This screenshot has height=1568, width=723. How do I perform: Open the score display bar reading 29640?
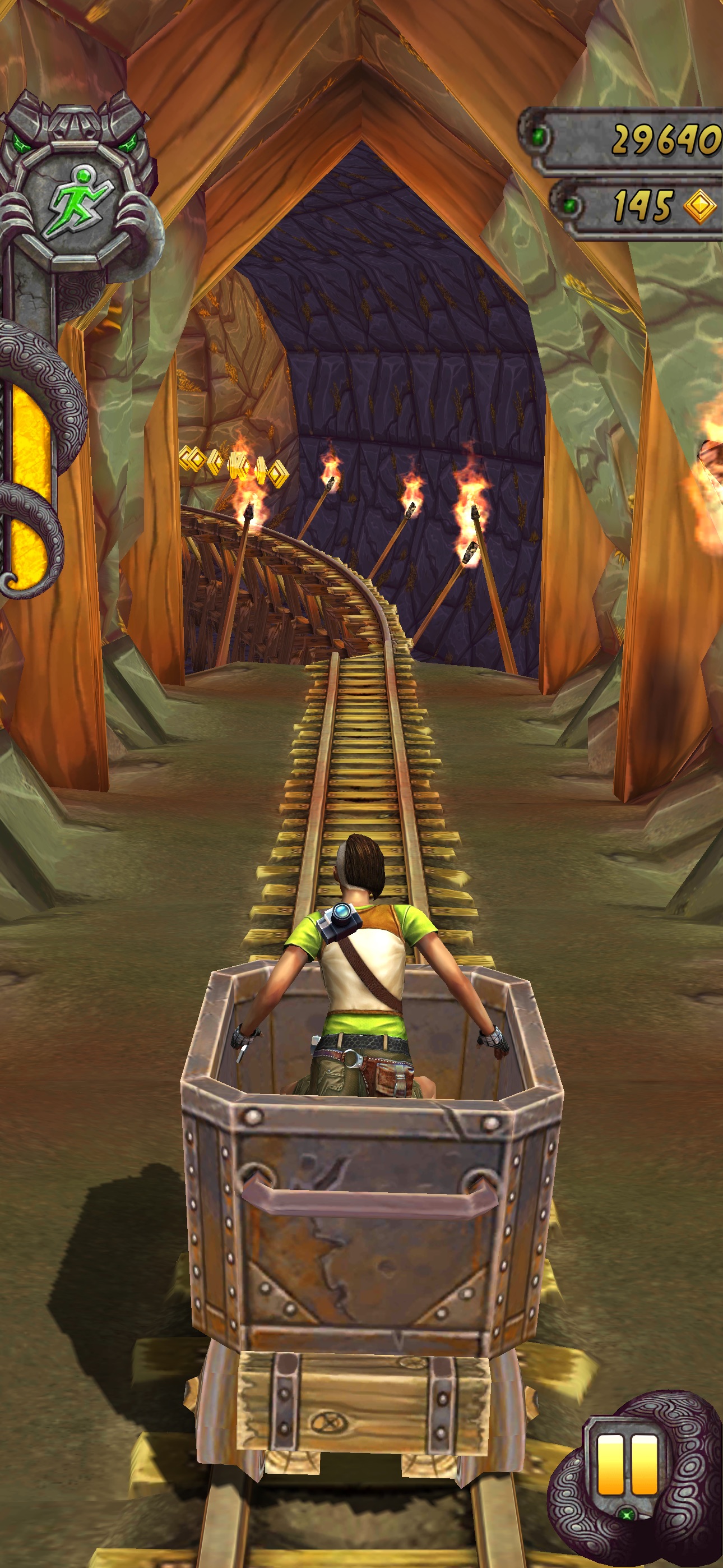(621, 137)
